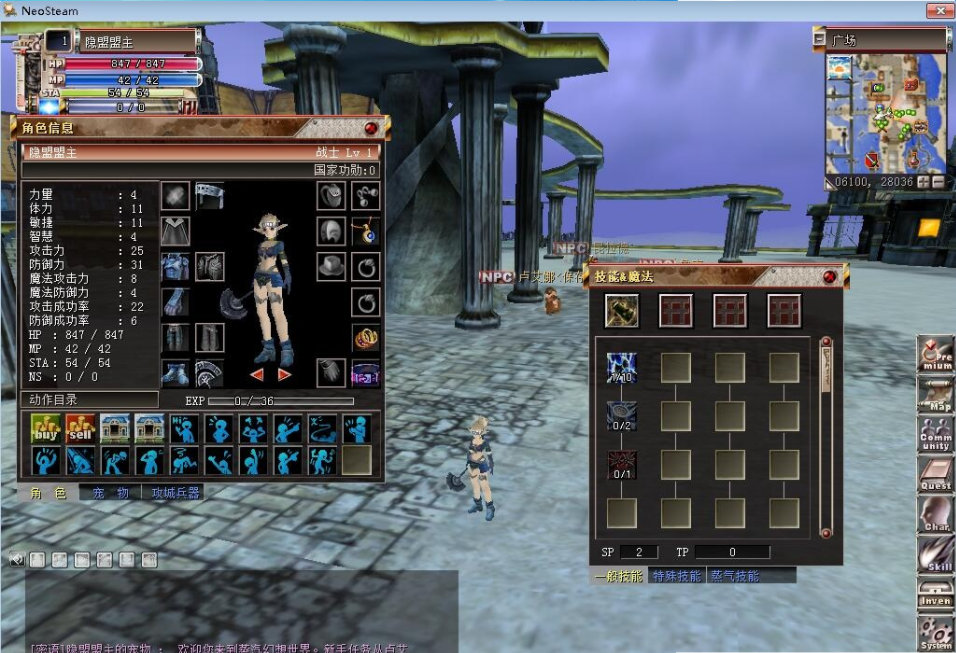Switch to the 宠物 pet tab

[111, 493]
